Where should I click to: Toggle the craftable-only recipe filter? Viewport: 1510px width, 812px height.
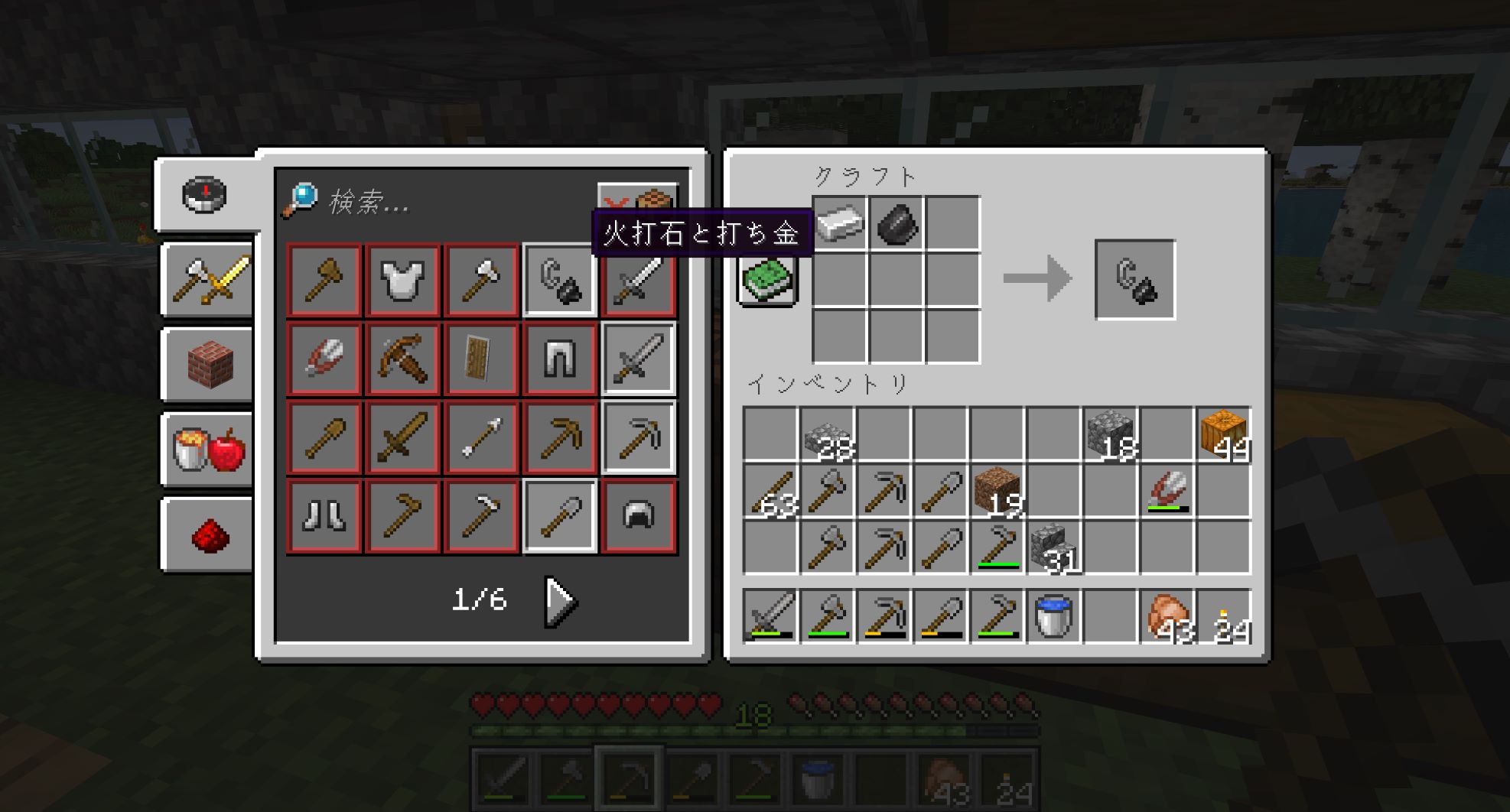(x=636, y=200)
